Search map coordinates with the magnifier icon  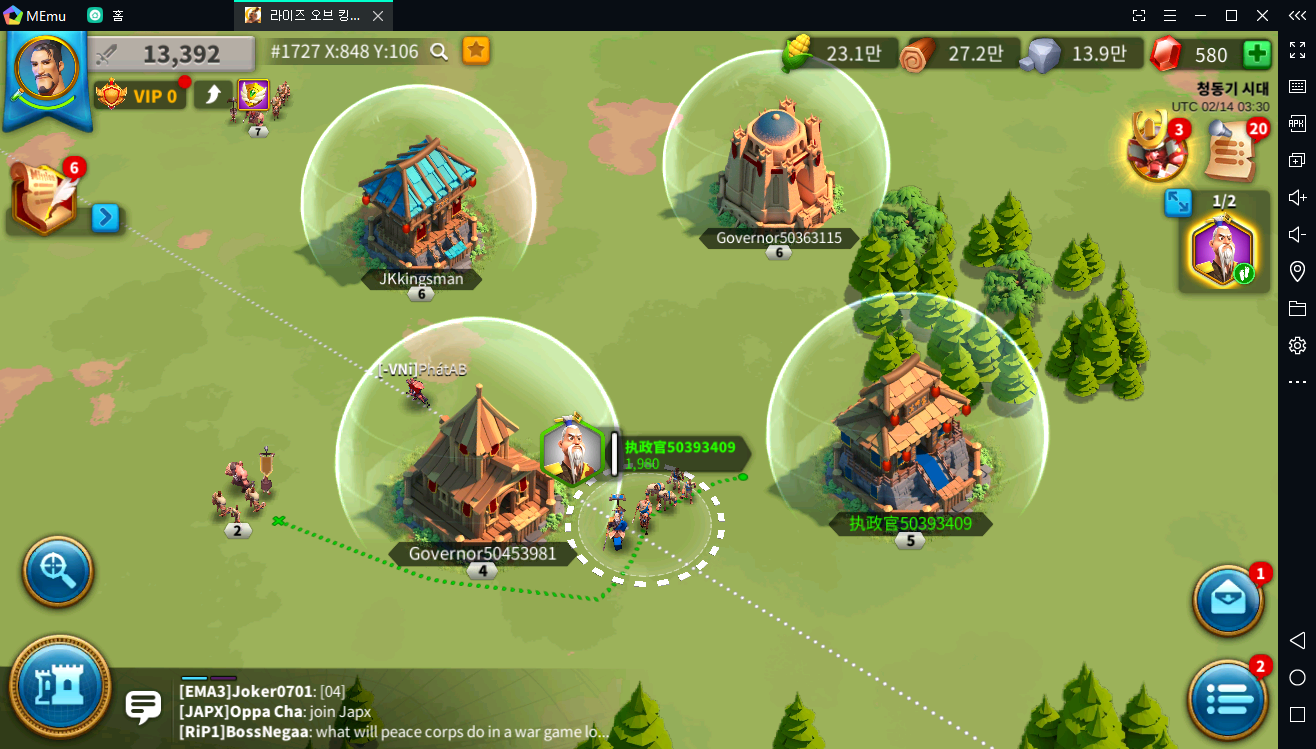click(439, 51)
